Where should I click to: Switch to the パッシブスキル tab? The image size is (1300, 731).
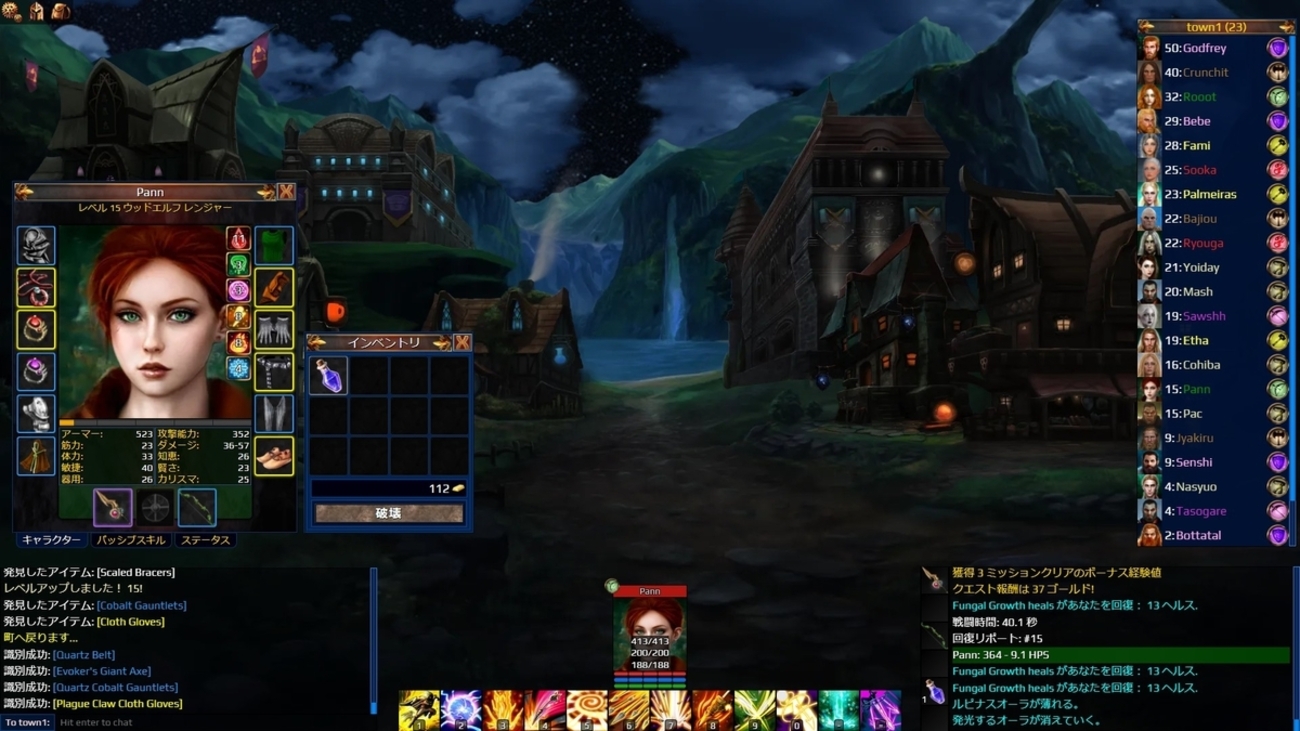click(130, 540)
